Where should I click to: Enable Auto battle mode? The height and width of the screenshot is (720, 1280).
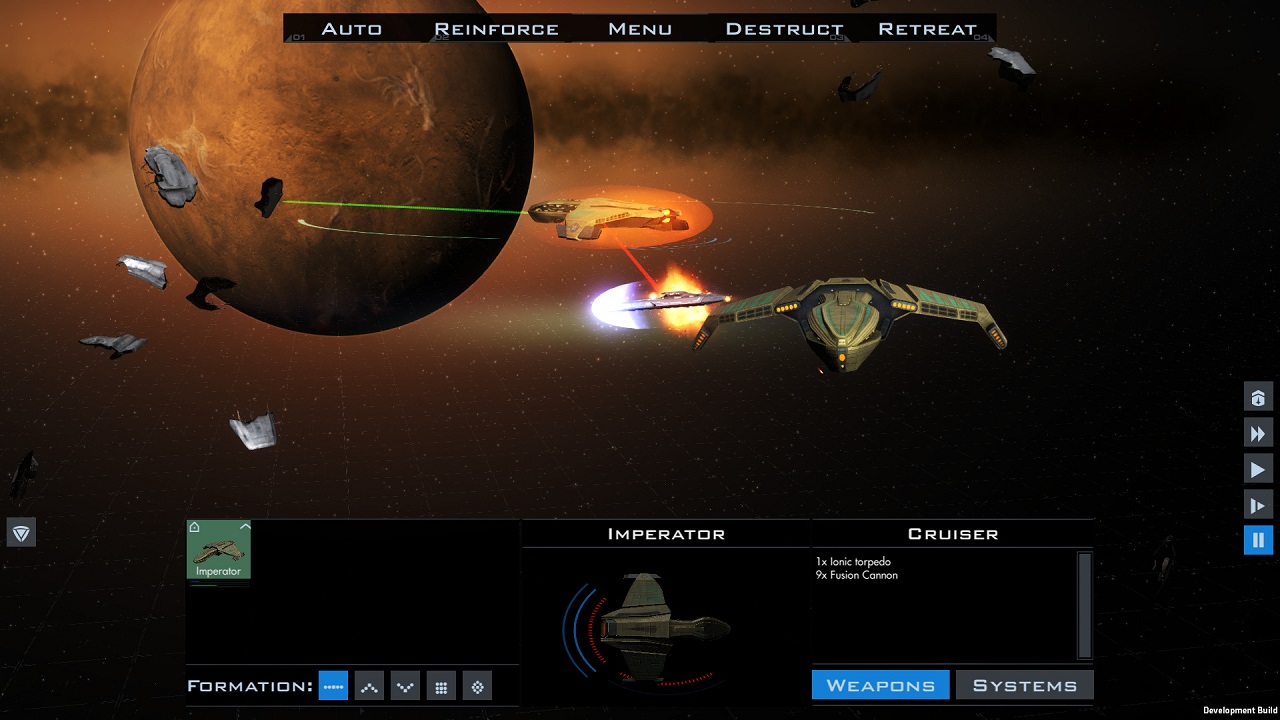click(x=351, y=29)
